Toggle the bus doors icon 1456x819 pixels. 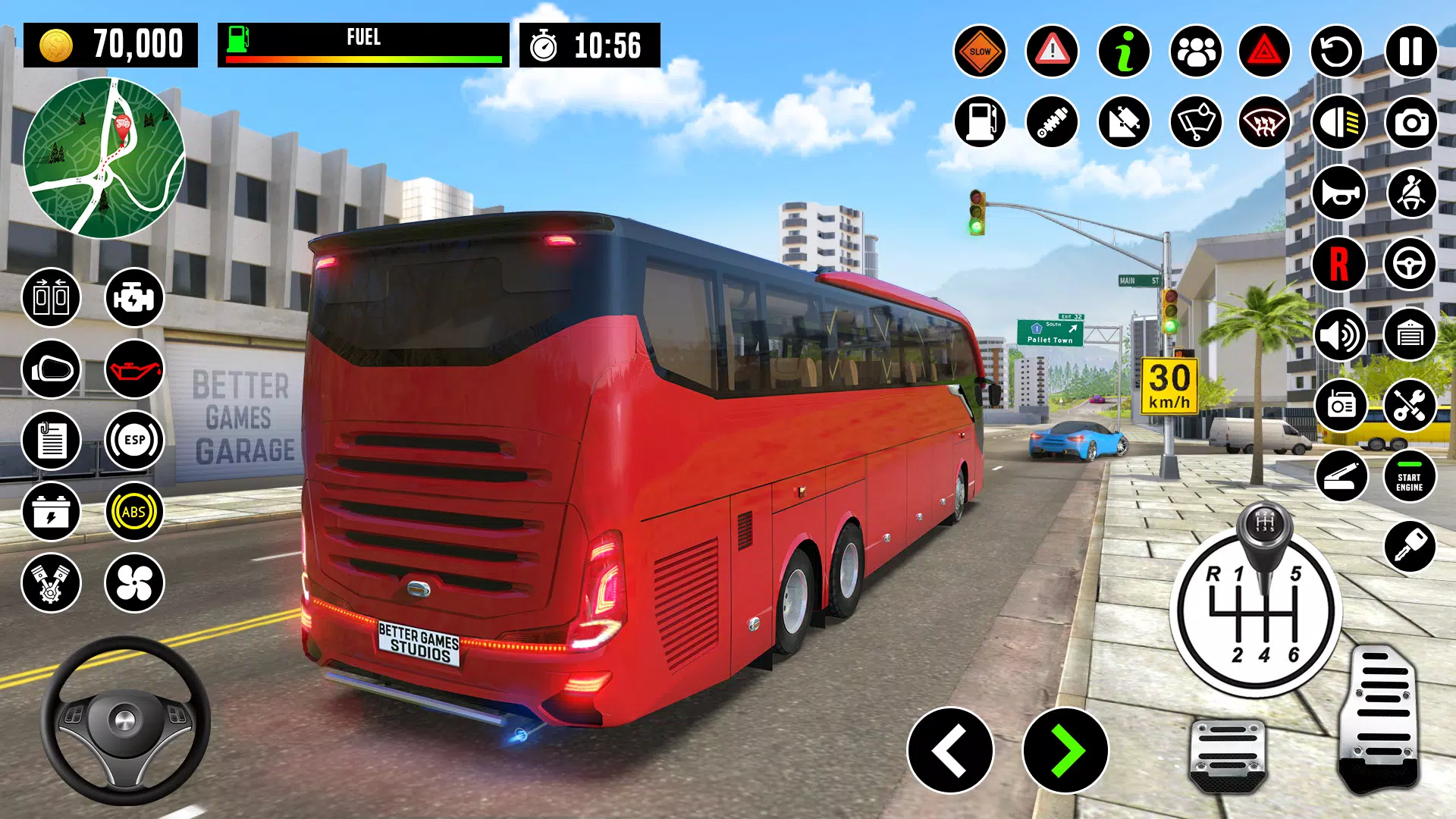click(x=51, y=297)
